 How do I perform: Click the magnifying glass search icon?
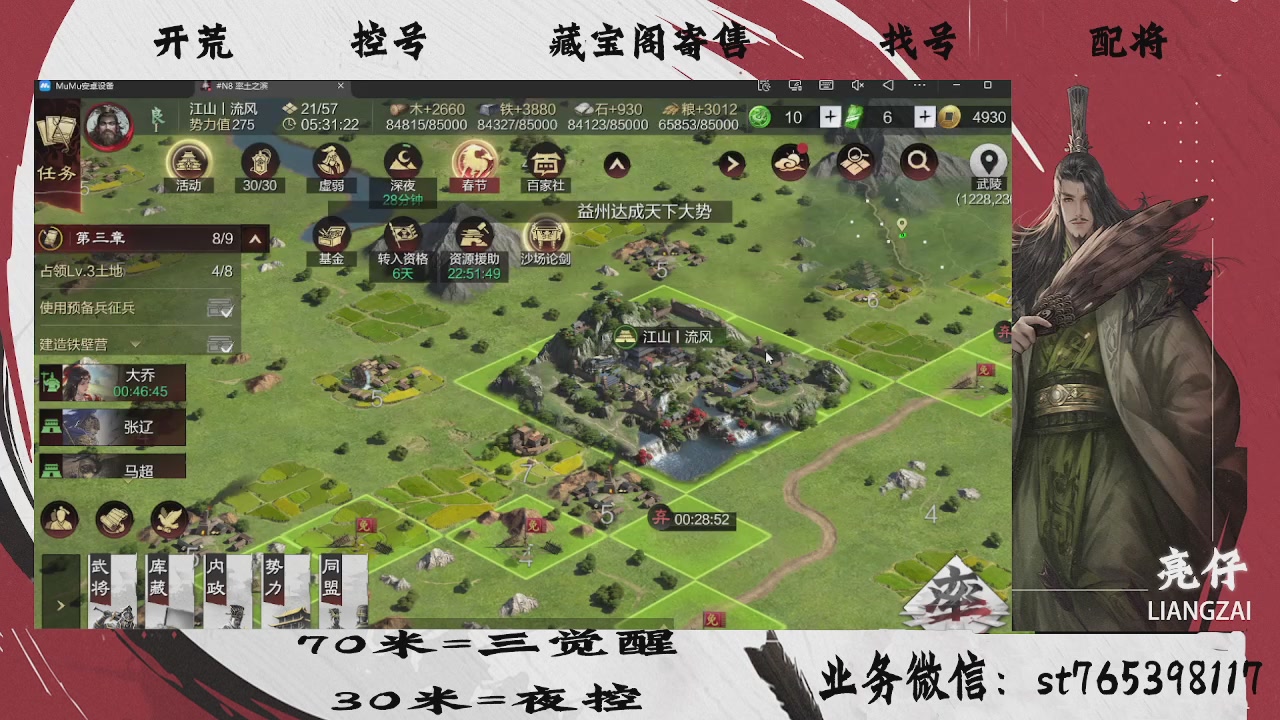[x=918, y=161]
